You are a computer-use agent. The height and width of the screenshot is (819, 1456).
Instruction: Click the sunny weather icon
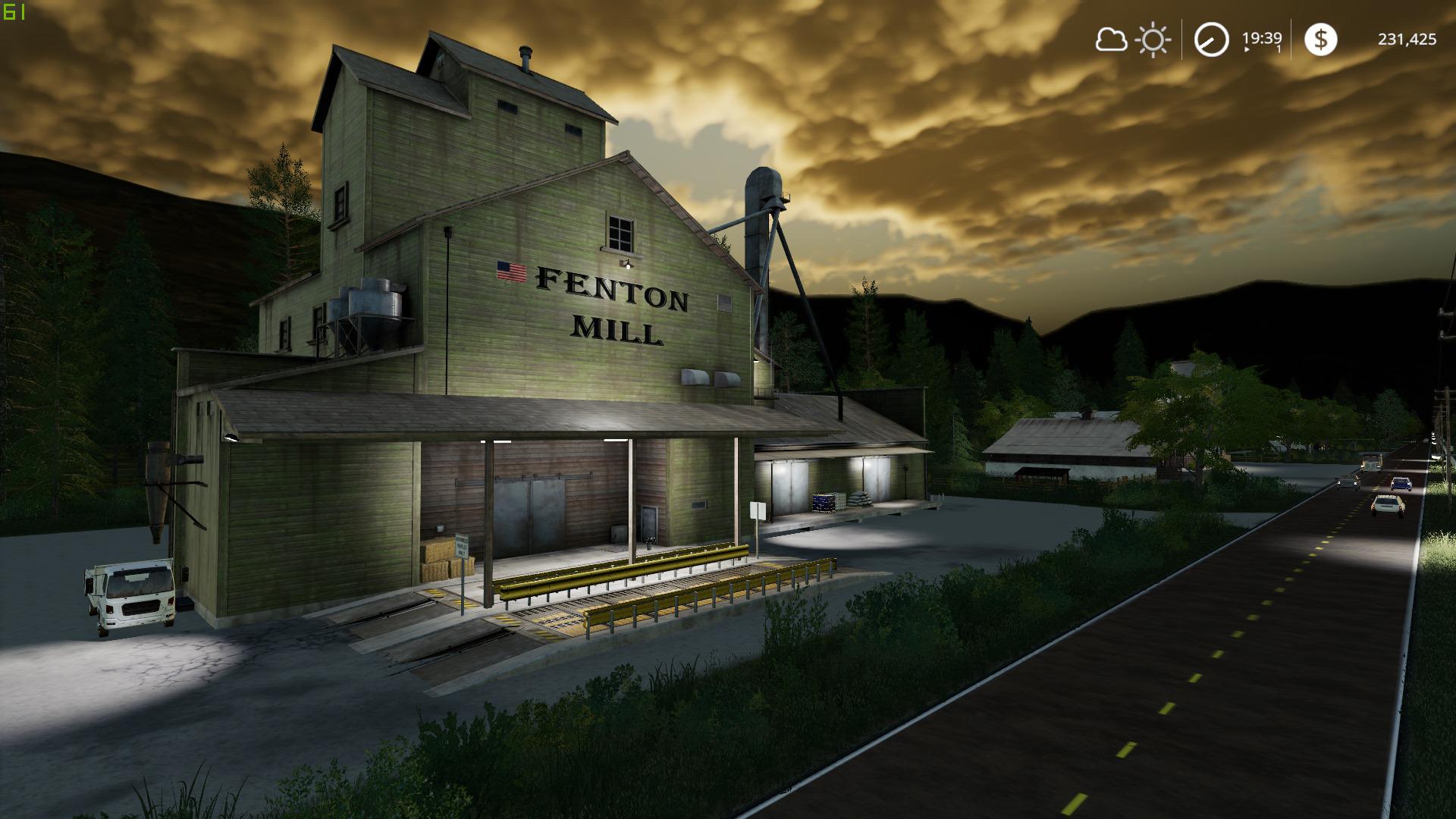click(1153, 39)
